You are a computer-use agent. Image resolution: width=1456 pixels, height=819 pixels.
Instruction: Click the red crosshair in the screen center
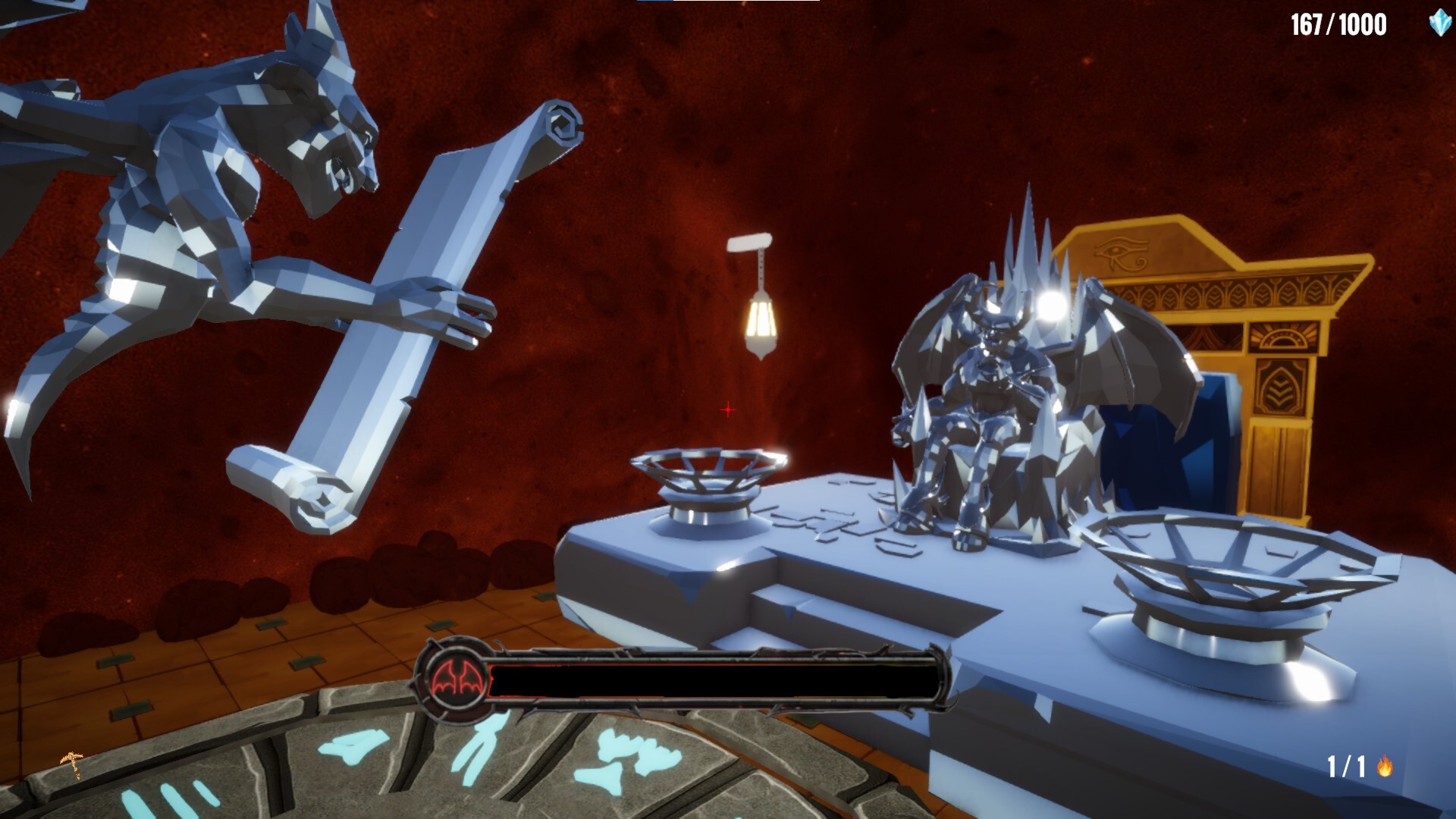[x=728, y=409]
